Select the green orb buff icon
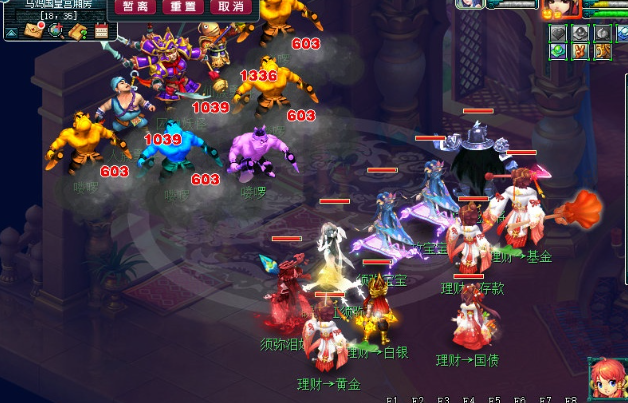The height and width of the screenshot is (403, 628). pos(560,51)
